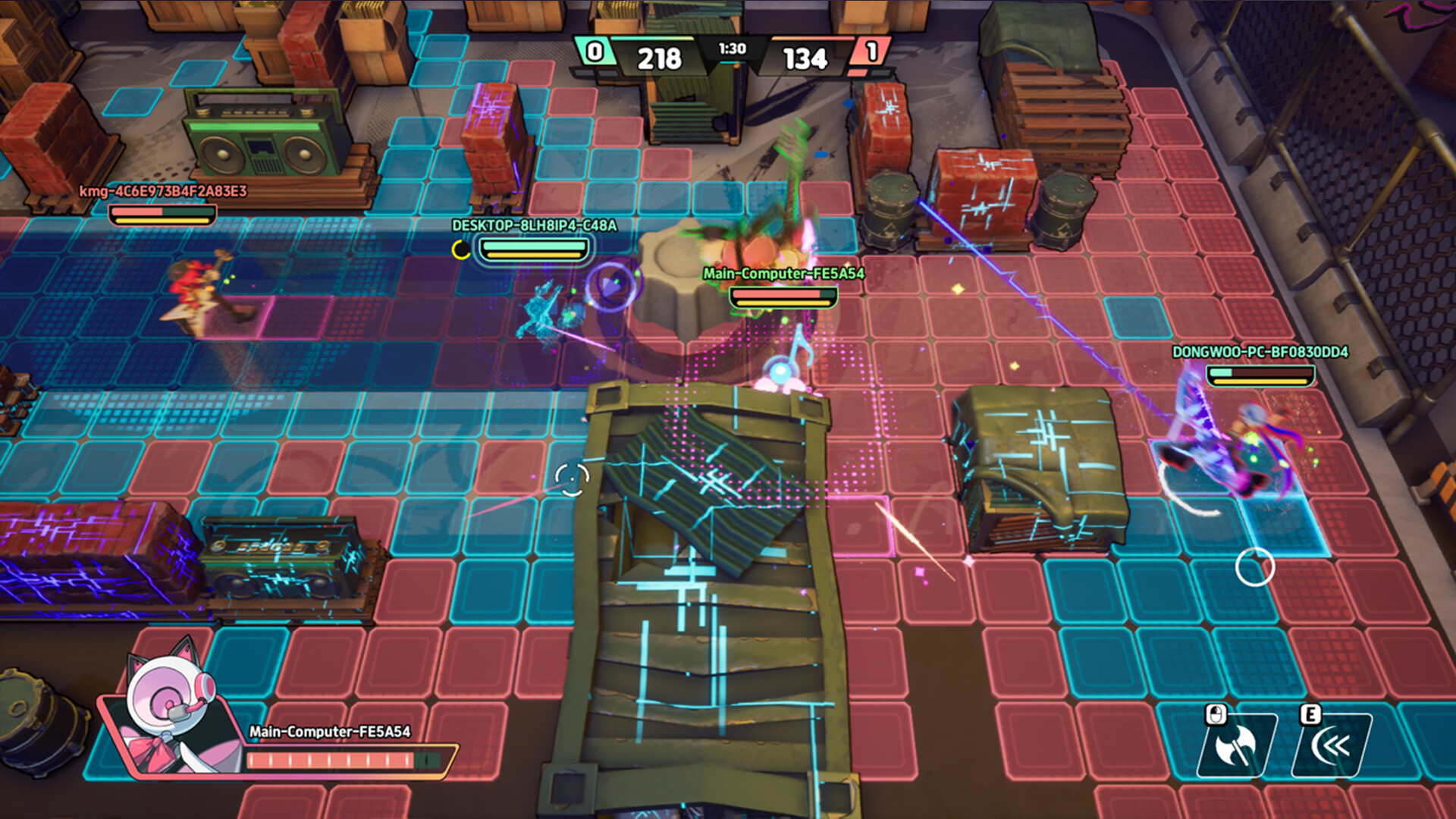The image size is (1456, 819).
Task: Click the yellow ultimate charge orb beside DESKTOP-8LH8IP4-C48A
Action: (x=460, y=249)
